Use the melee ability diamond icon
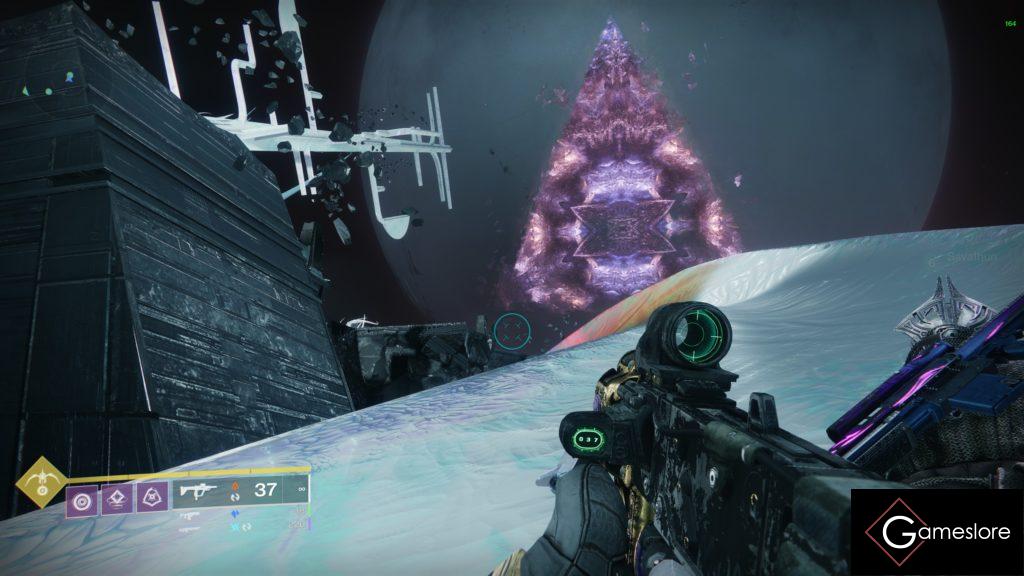The height and width of the screenshot is (576, 1024). point(117,499)
